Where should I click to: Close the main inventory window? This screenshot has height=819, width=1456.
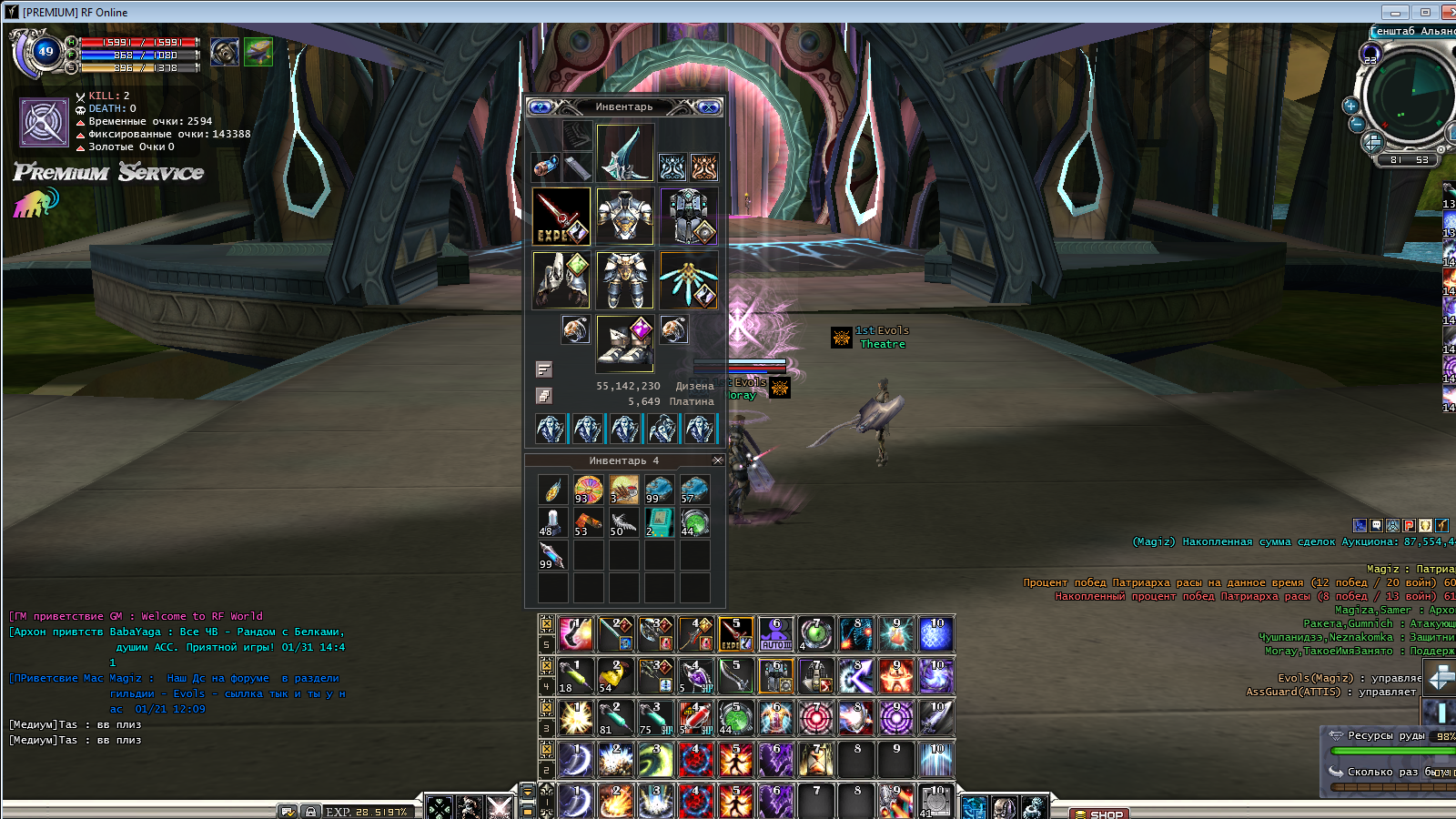click(709, 107)
